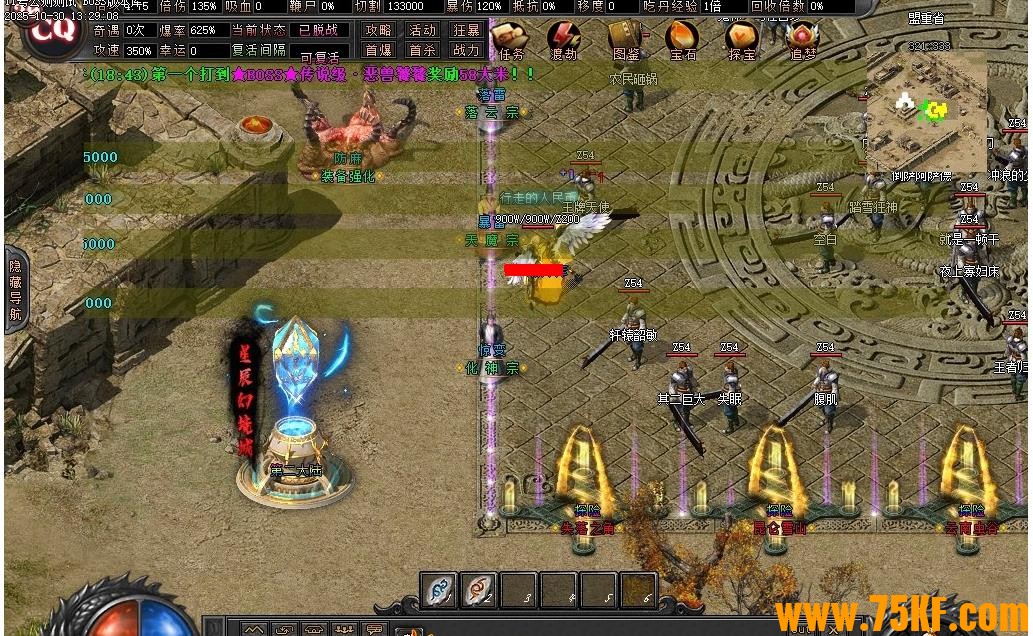Activate the 狂暴 berserk button
The image size is (1033, 636).
click(466, 31)
